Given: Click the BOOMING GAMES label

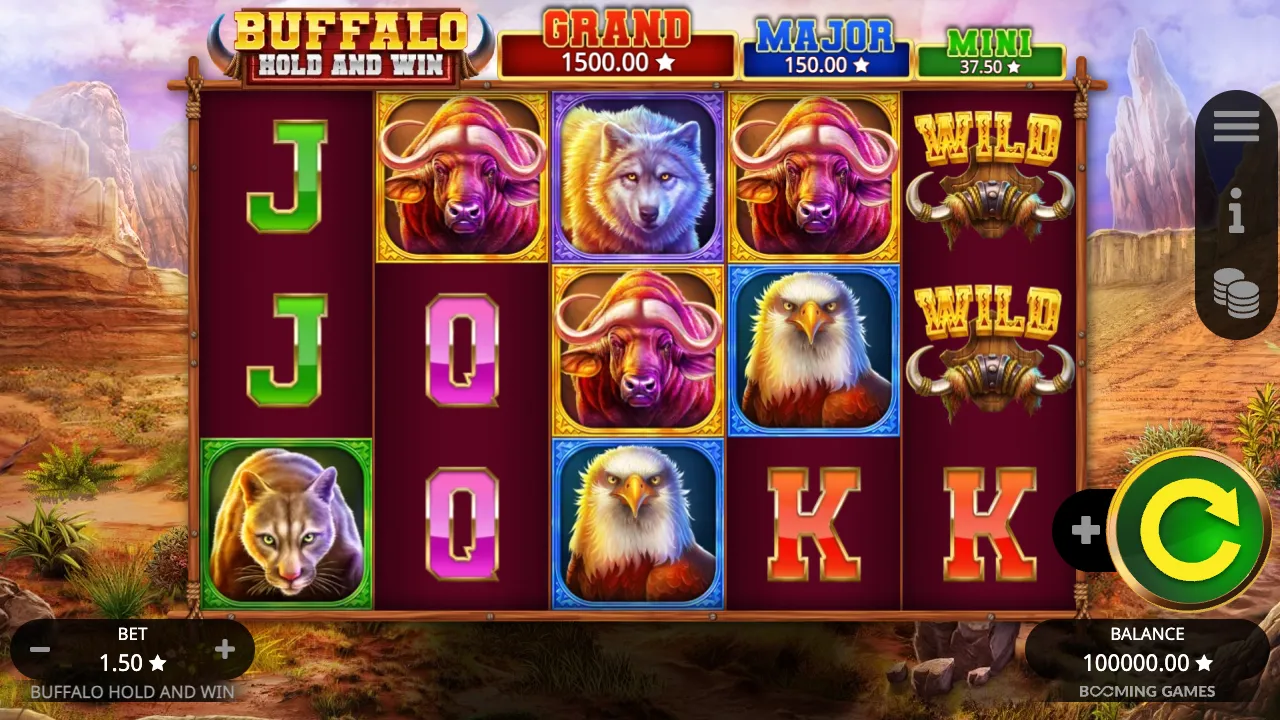Looking at the screenshot, I should 1148,691.
